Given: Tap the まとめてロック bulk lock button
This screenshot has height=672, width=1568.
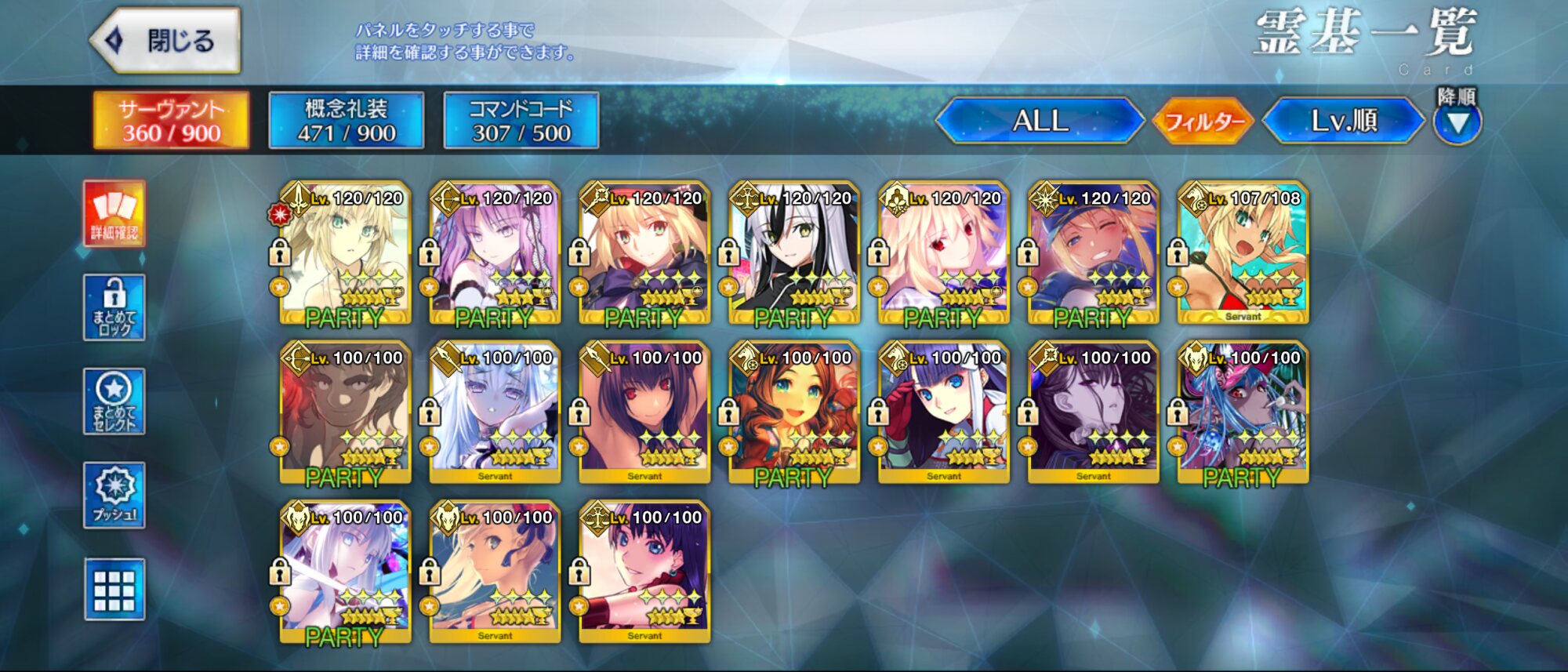Looking at the screenshot, I should [x=114, y=307].
